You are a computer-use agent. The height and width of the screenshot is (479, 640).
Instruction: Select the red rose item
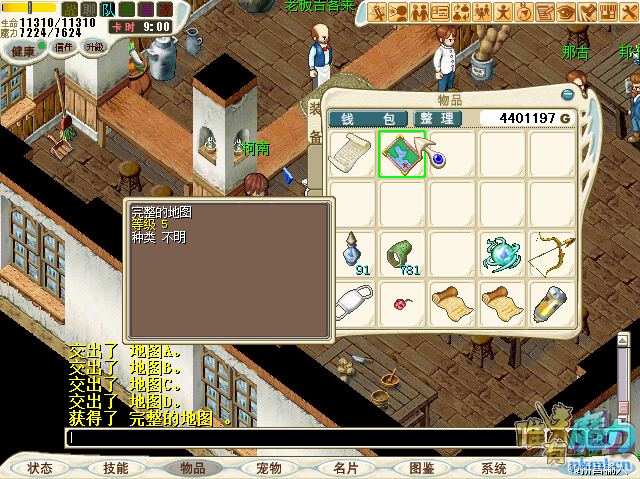click(402, 300)
